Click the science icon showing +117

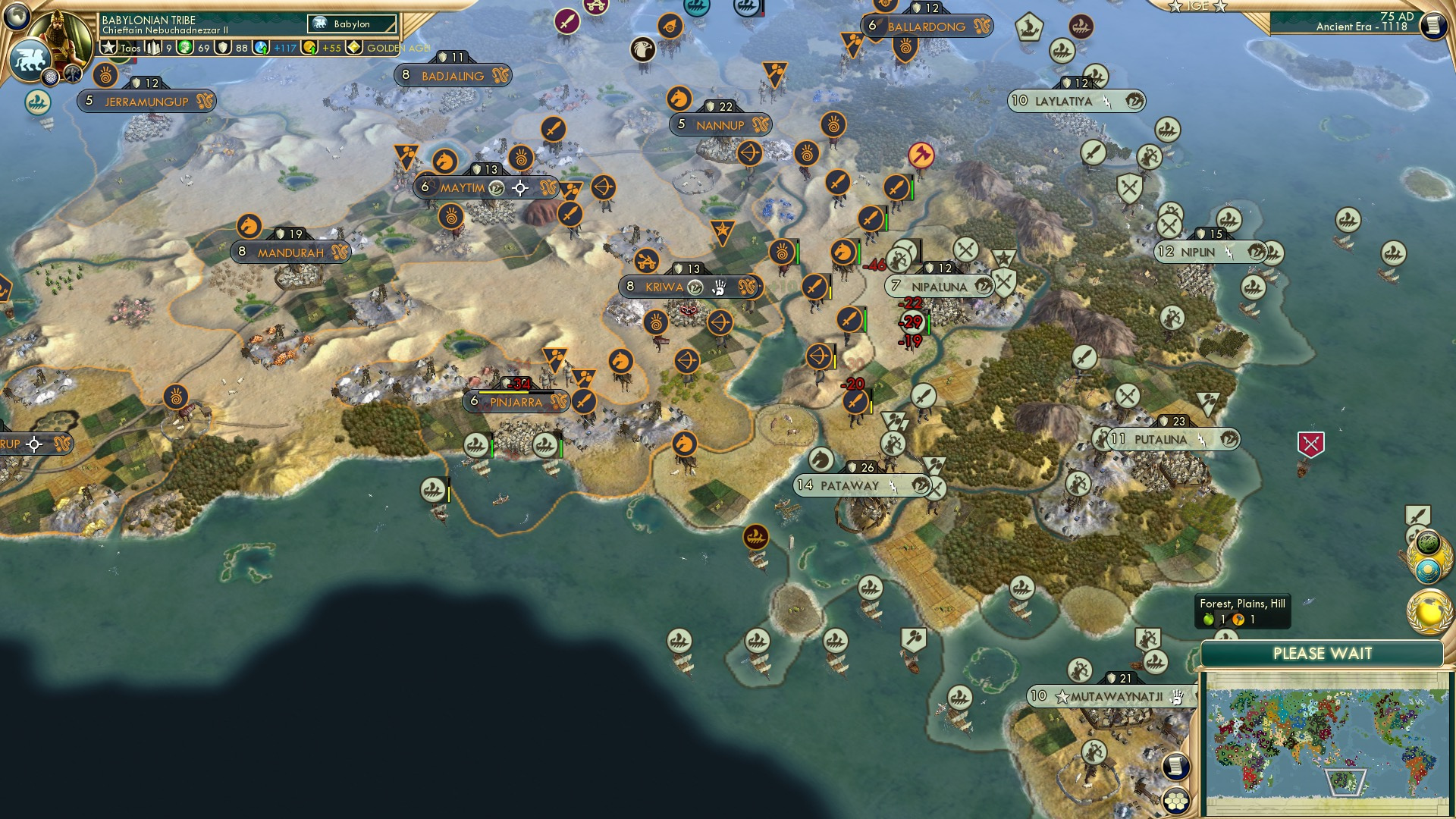coord(260,48)
